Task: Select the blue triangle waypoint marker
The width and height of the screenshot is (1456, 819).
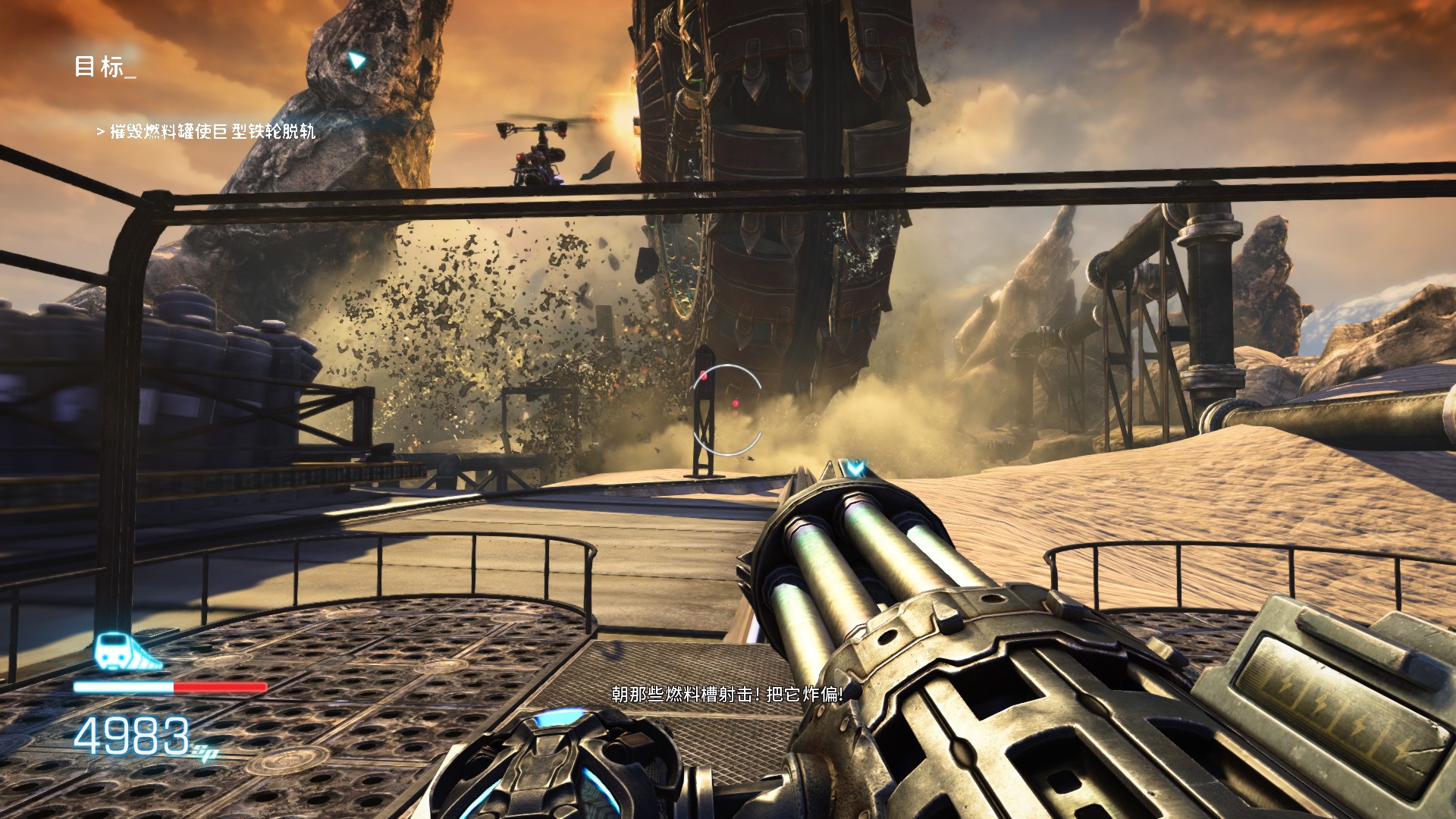Action: point(356,60)
